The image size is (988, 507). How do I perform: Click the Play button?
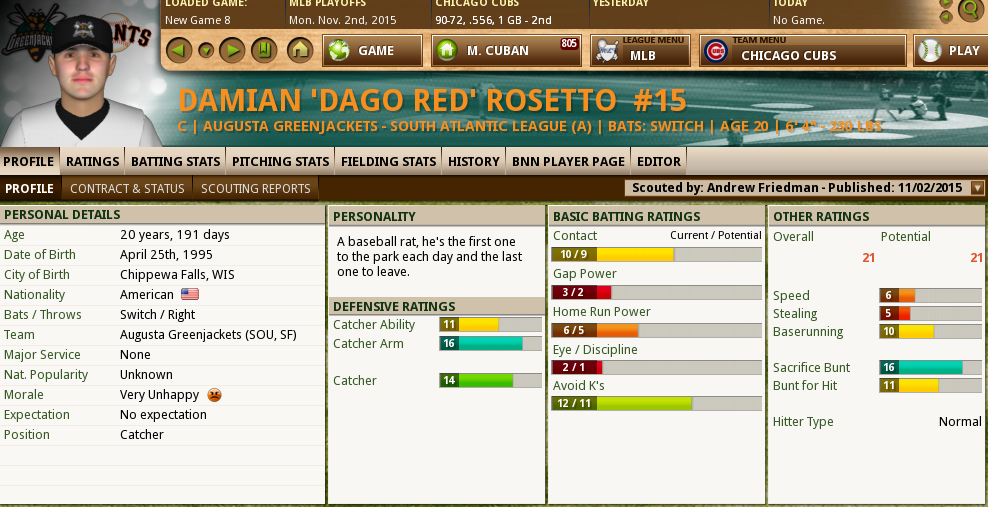coord(950,50)
